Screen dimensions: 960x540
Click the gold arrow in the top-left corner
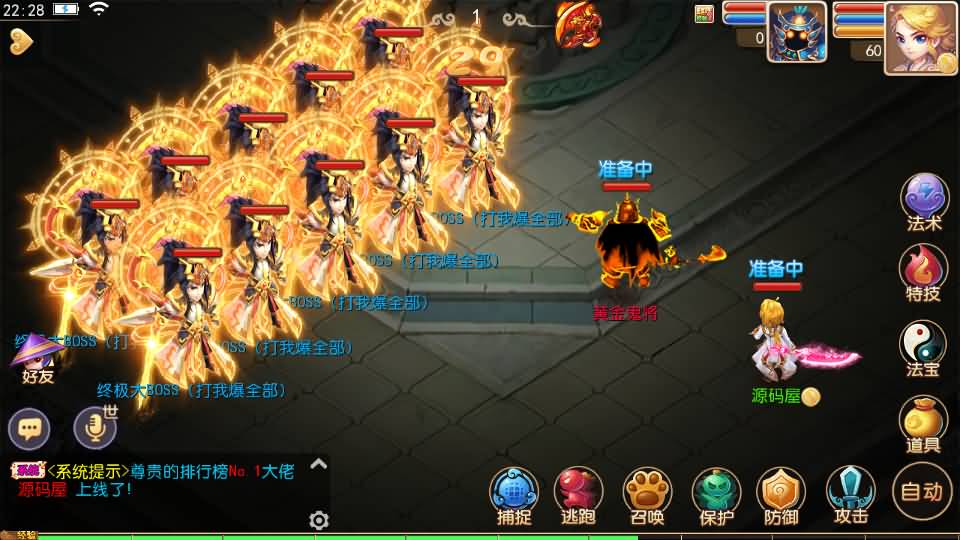21,40
